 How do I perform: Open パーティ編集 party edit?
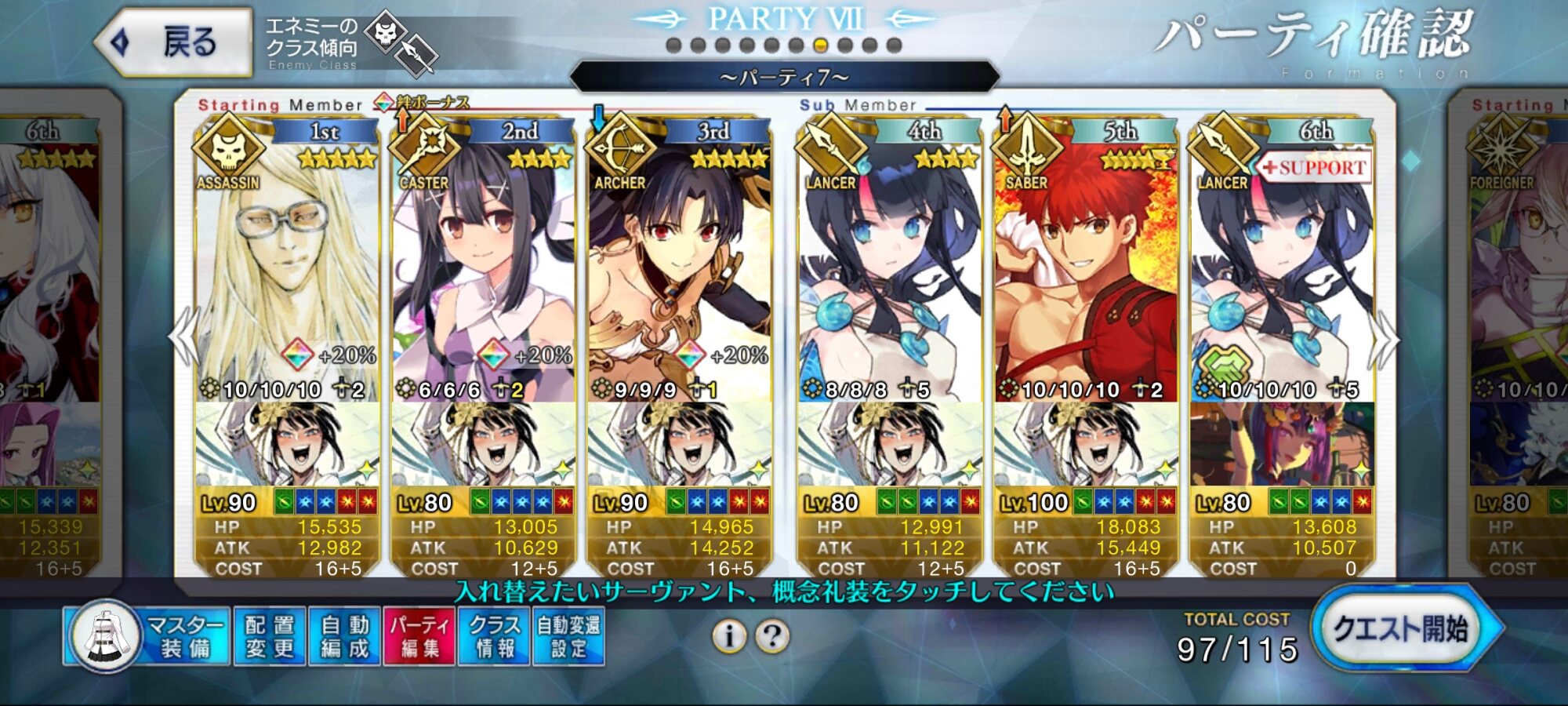[419, 636]
